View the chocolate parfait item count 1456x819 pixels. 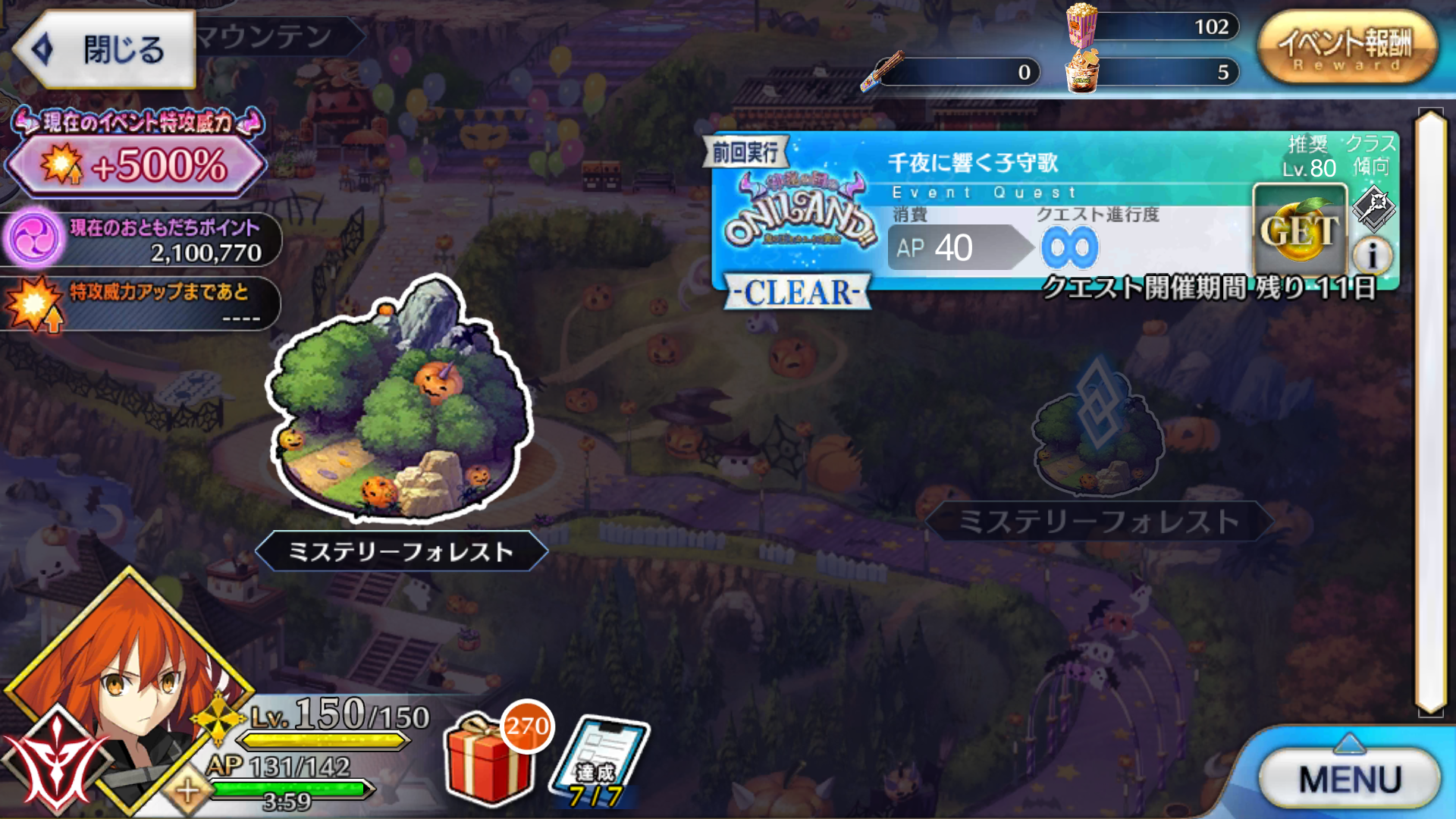[x=1084, y=72]
